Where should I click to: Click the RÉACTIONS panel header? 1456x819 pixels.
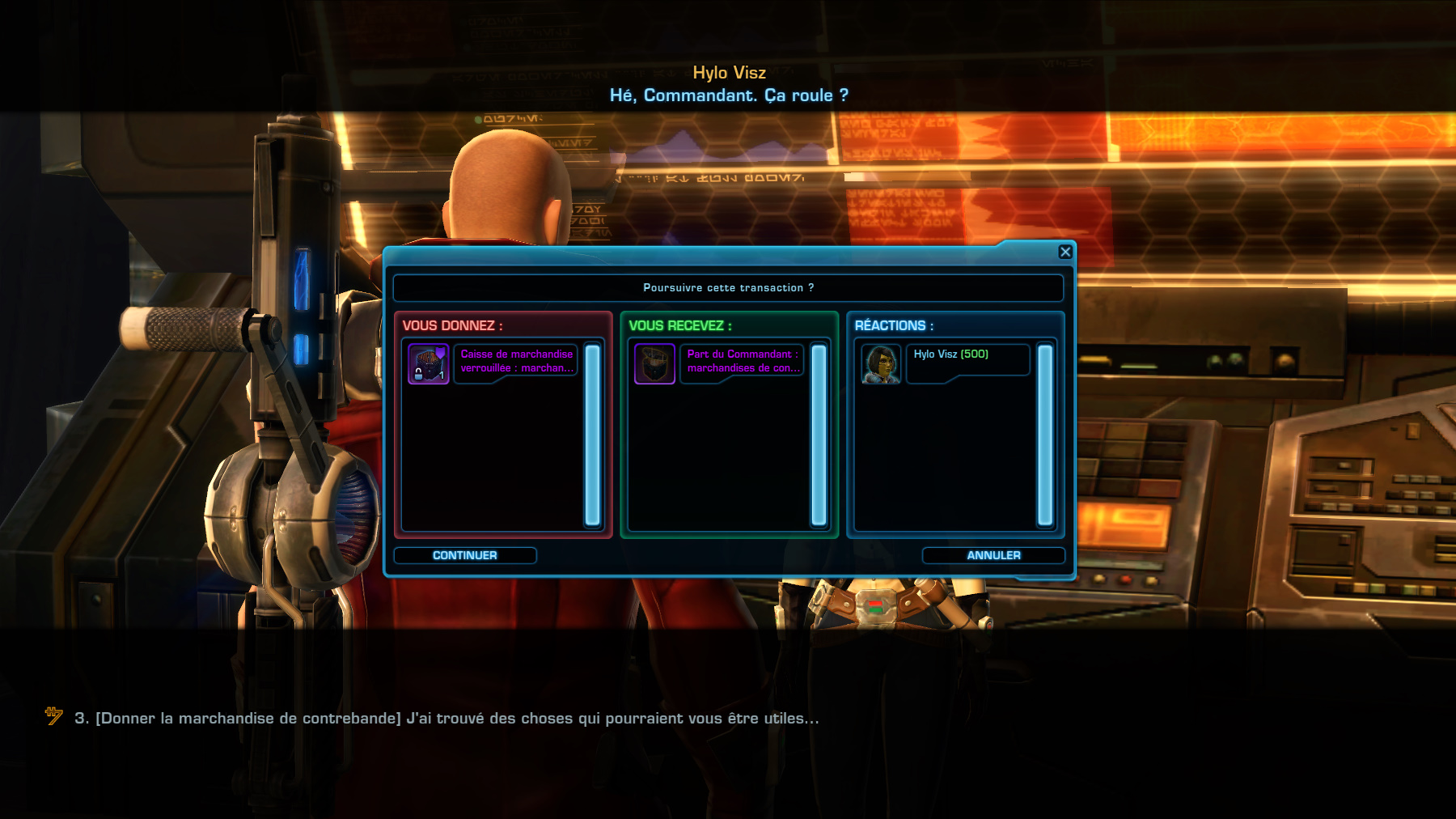tap(892, 325)
